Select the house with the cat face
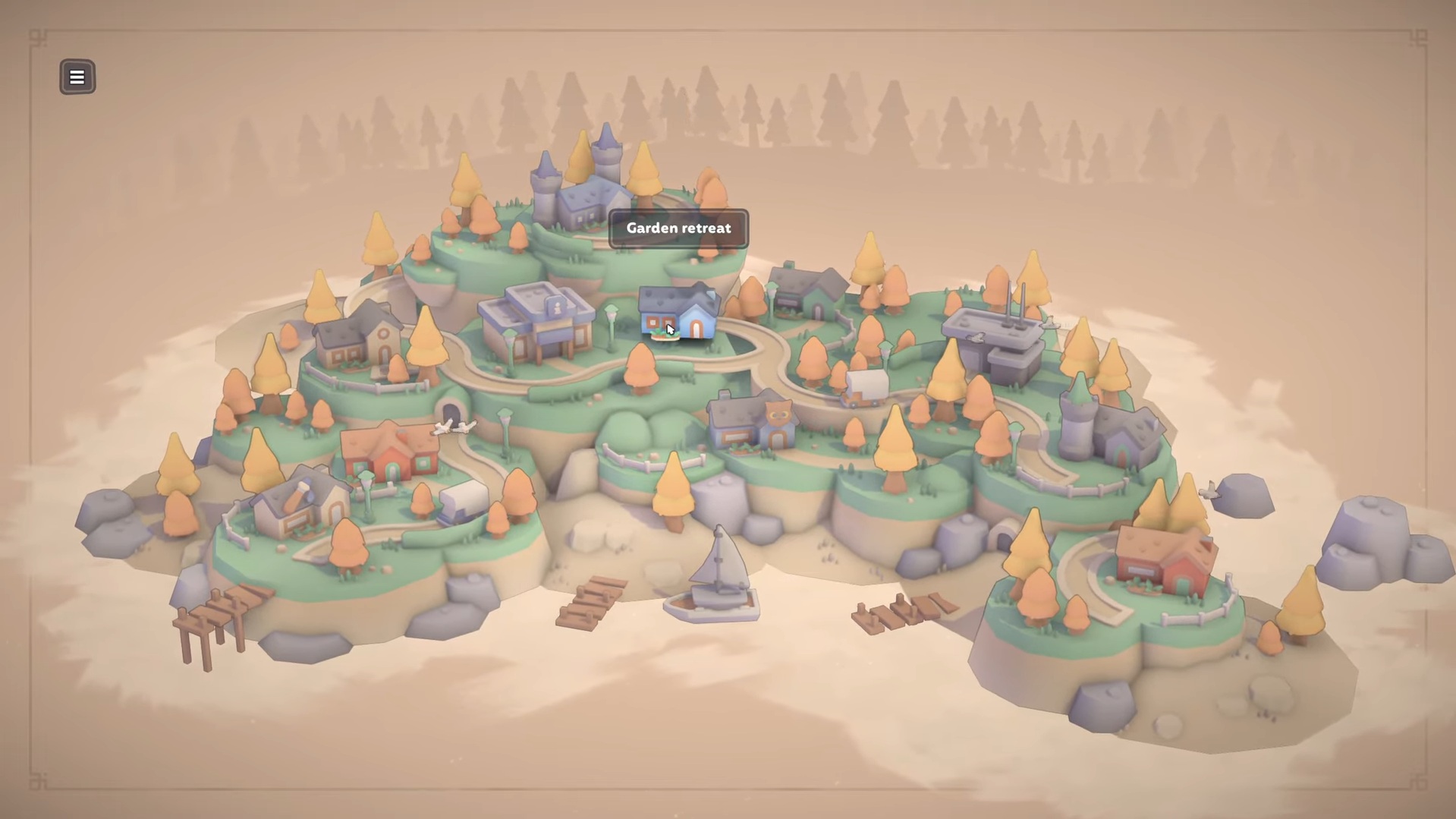Viewport: 1456px width, 819px height. (753, 422)
